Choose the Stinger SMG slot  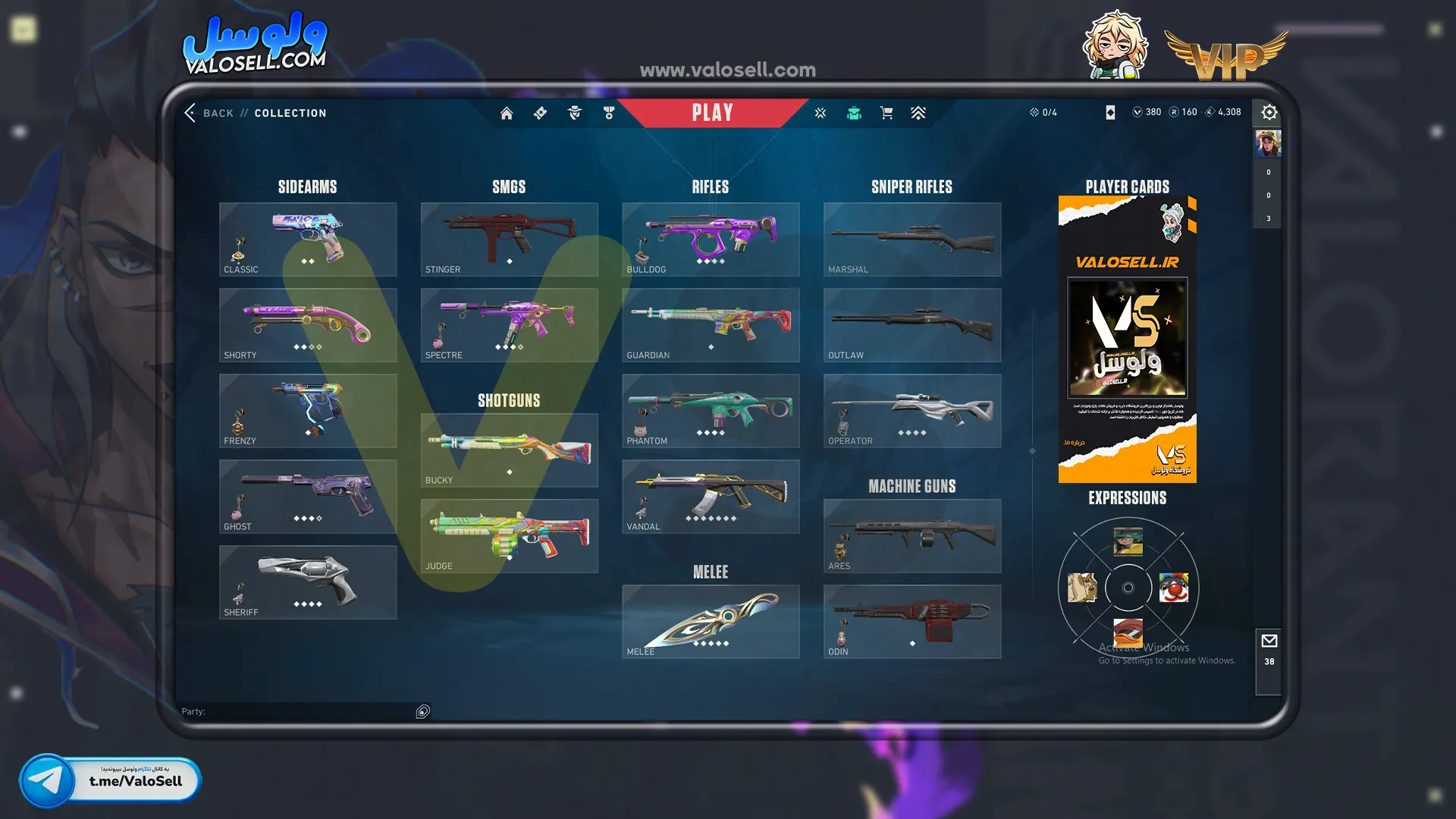pos(509,239)
